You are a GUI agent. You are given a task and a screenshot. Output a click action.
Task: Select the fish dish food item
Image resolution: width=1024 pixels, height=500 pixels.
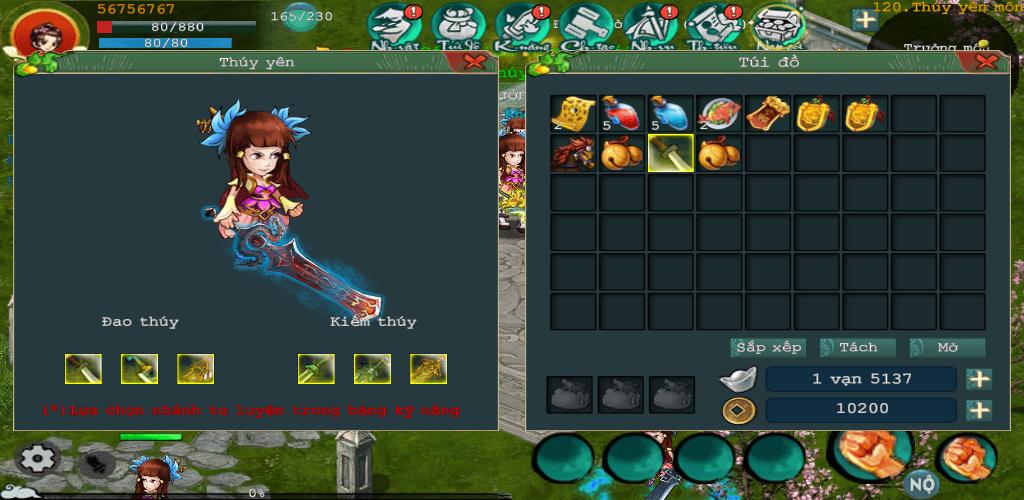[x=720, y=114]
